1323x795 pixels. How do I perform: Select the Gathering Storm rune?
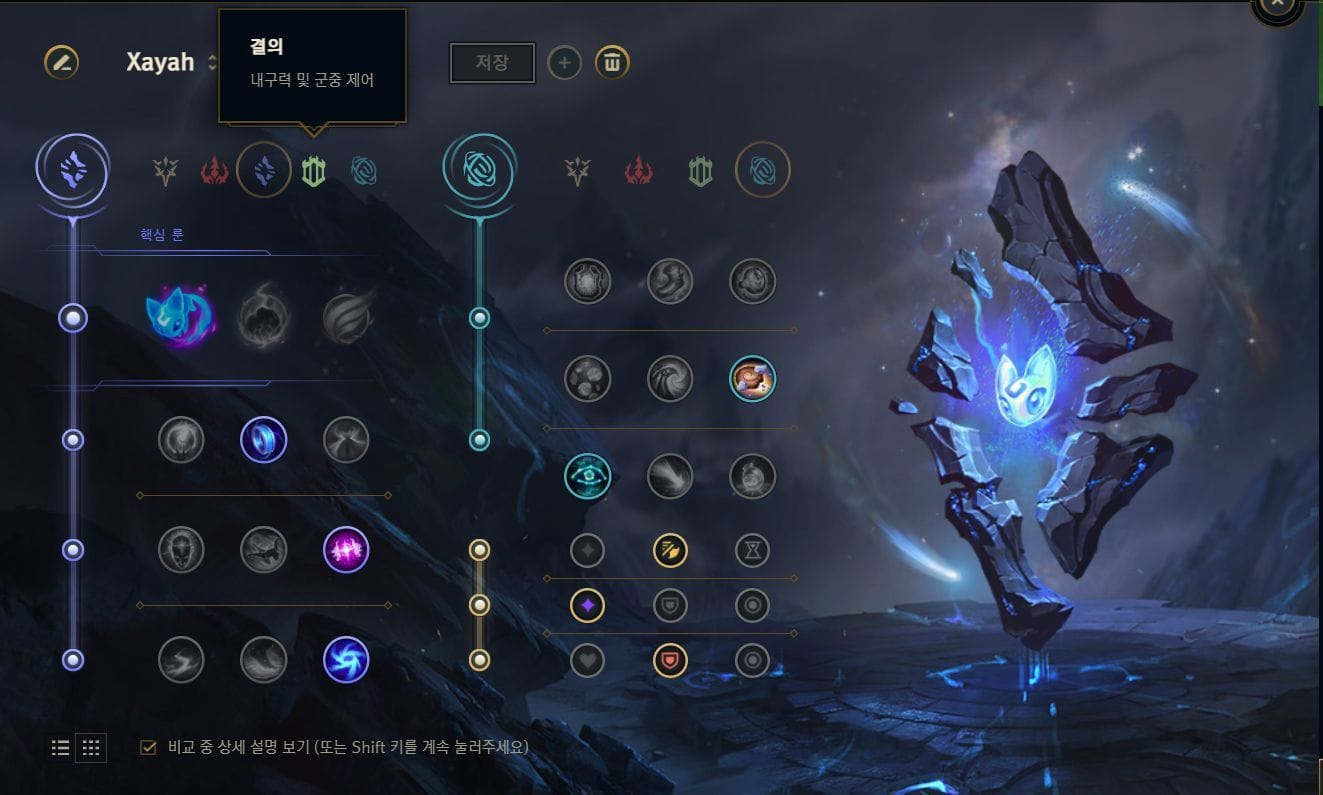click(x=347, y=660)
